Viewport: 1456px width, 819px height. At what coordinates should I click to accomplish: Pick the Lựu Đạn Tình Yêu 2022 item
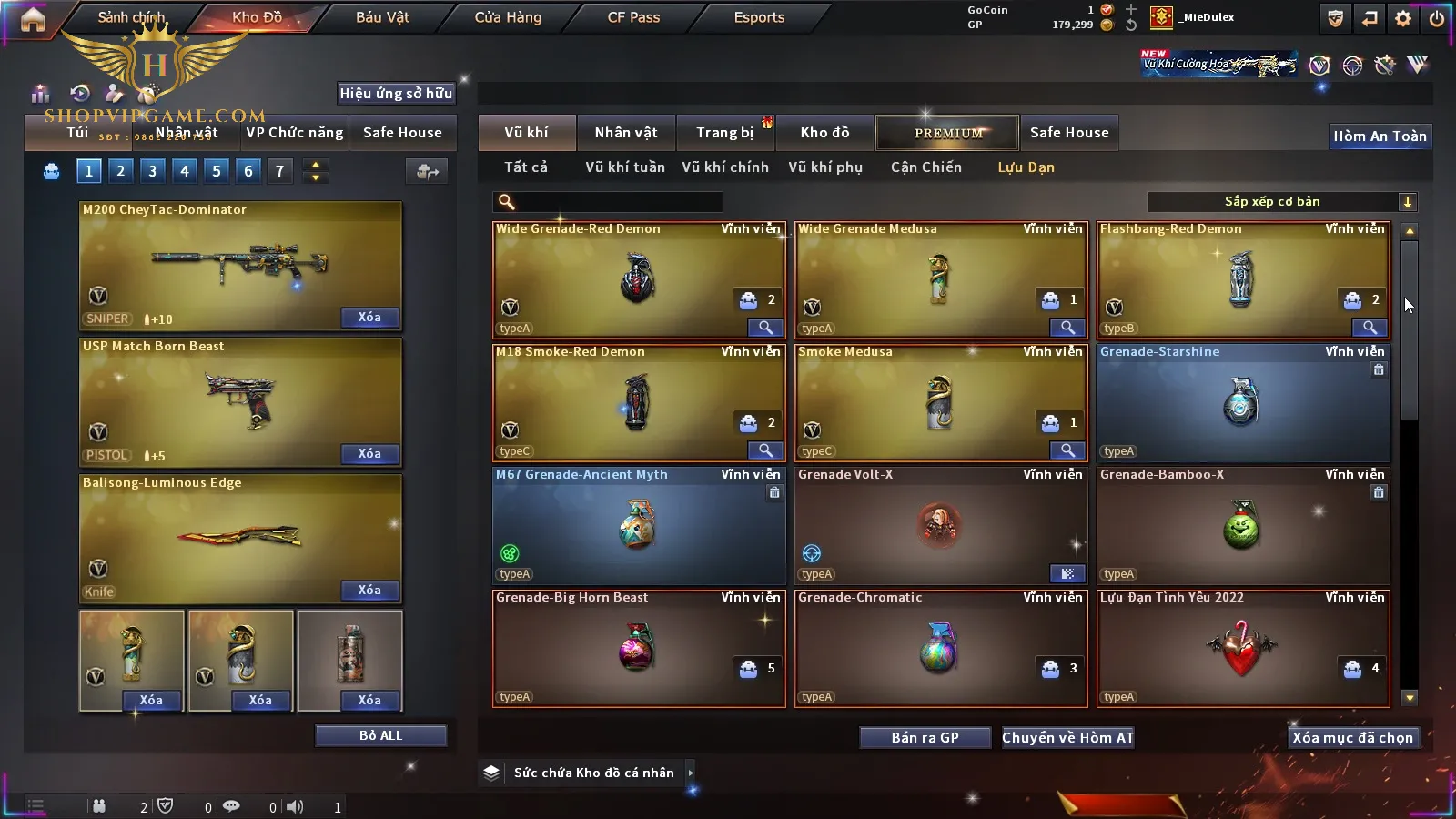click(x=1242, y=648)
